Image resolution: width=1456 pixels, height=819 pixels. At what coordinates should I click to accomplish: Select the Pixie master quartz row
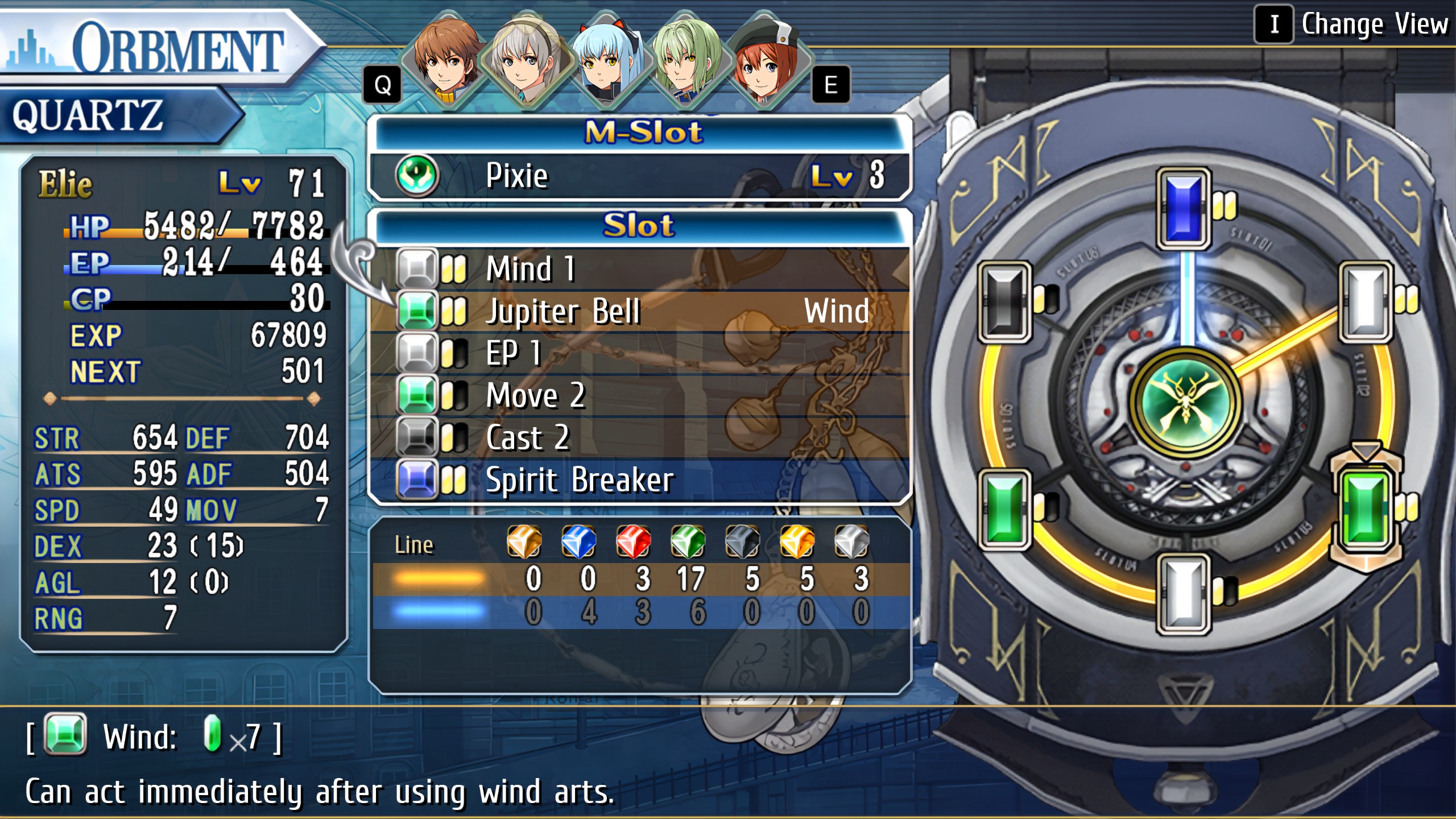pyautogui.click(x=640, y=176)
